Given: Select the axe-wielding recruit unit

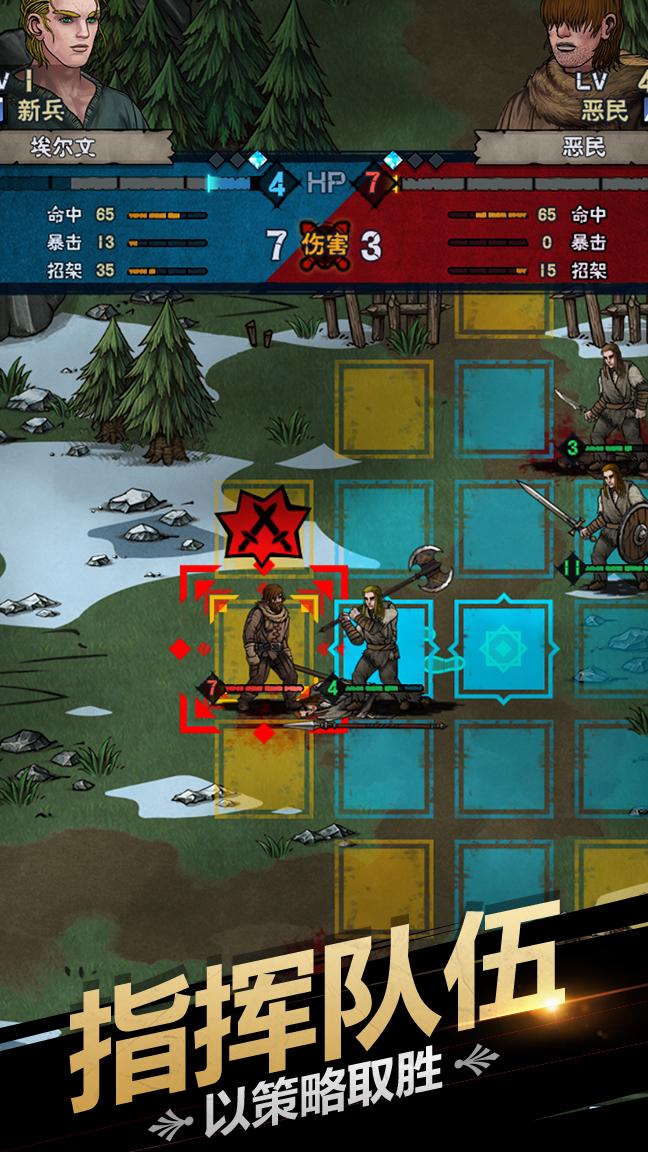Looking at the screenshot, I should tap(374, 638).
